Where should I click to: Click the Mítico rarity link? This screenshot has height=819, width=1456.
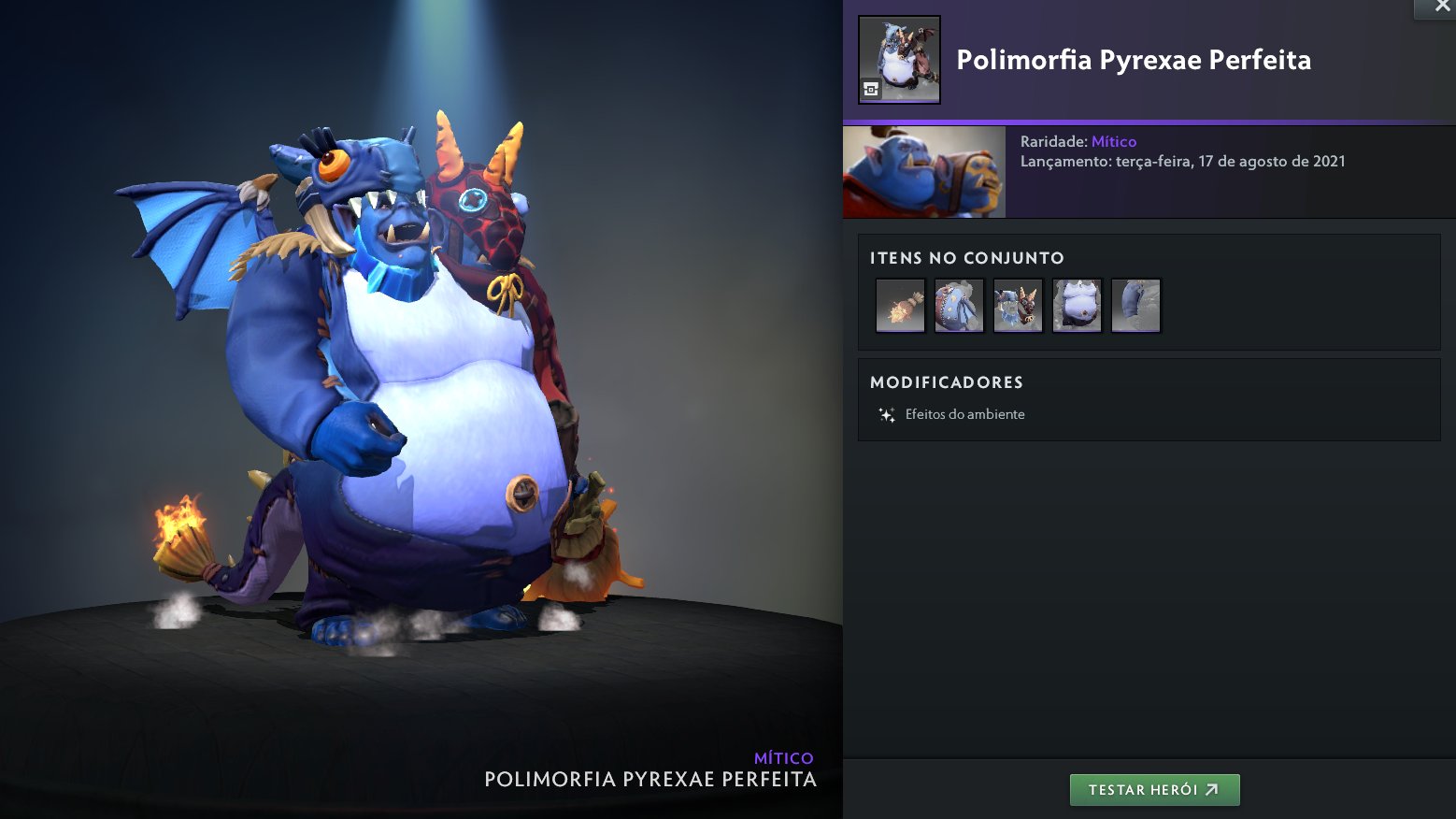click(x=1114, y=141)
